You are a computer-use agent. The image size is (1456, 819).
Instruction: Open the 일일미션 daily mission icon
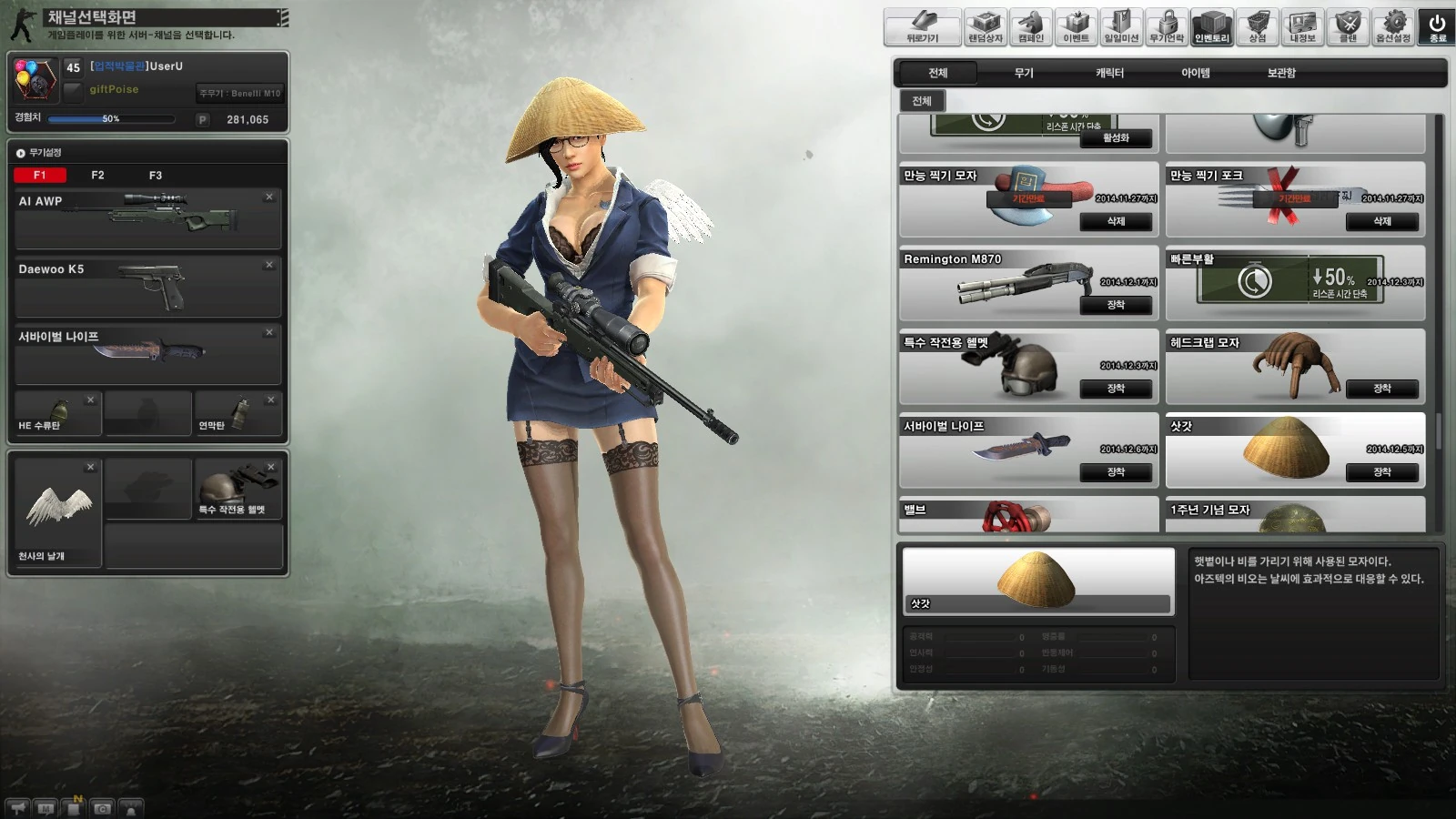[x=1119, y=23]
